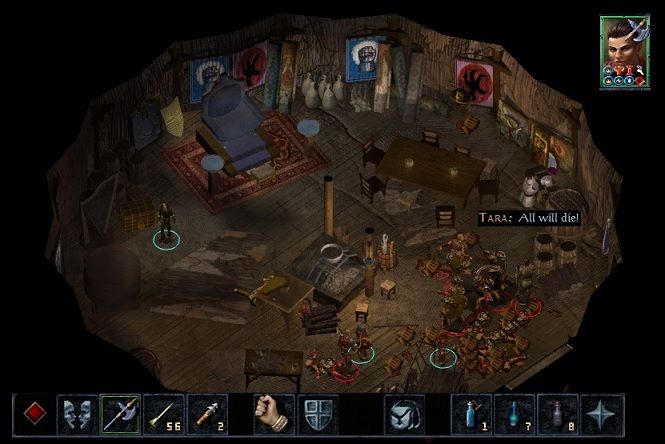This screenshot has height=444, width=665.
Task: Choose the throwing weapon slot with 2
Action: pos(206,412)
